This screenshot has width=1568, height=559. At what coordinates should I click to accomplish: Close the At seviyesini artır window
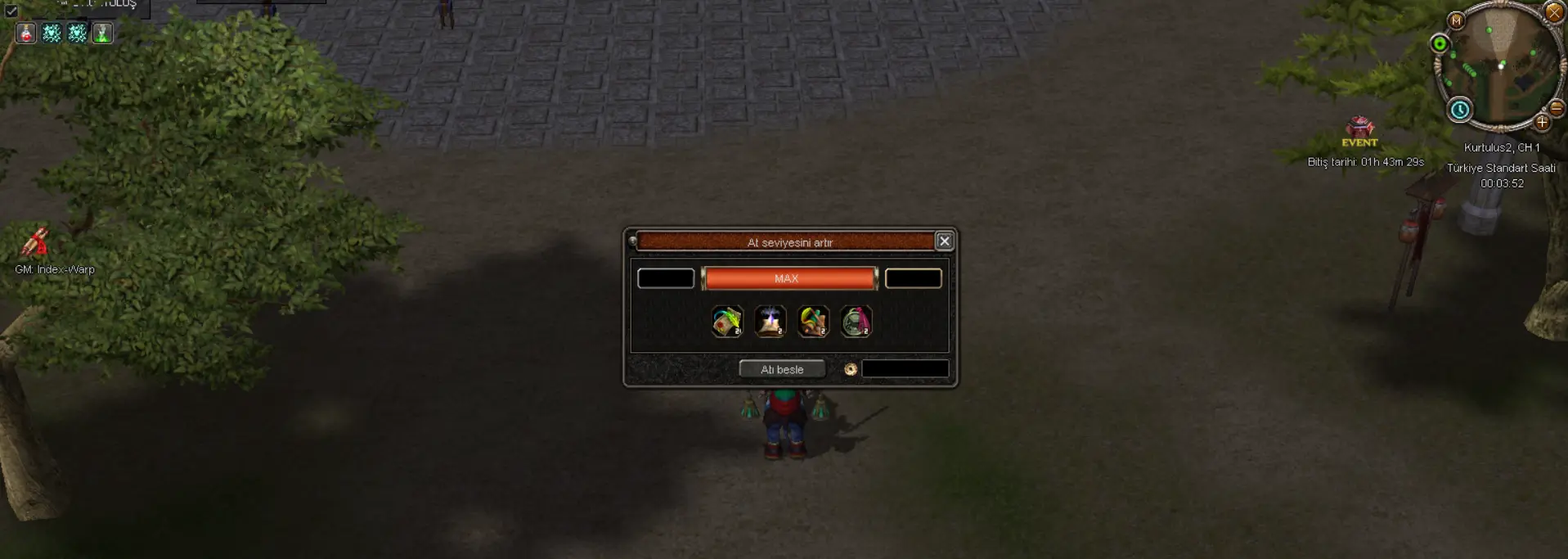coord(944,241)
